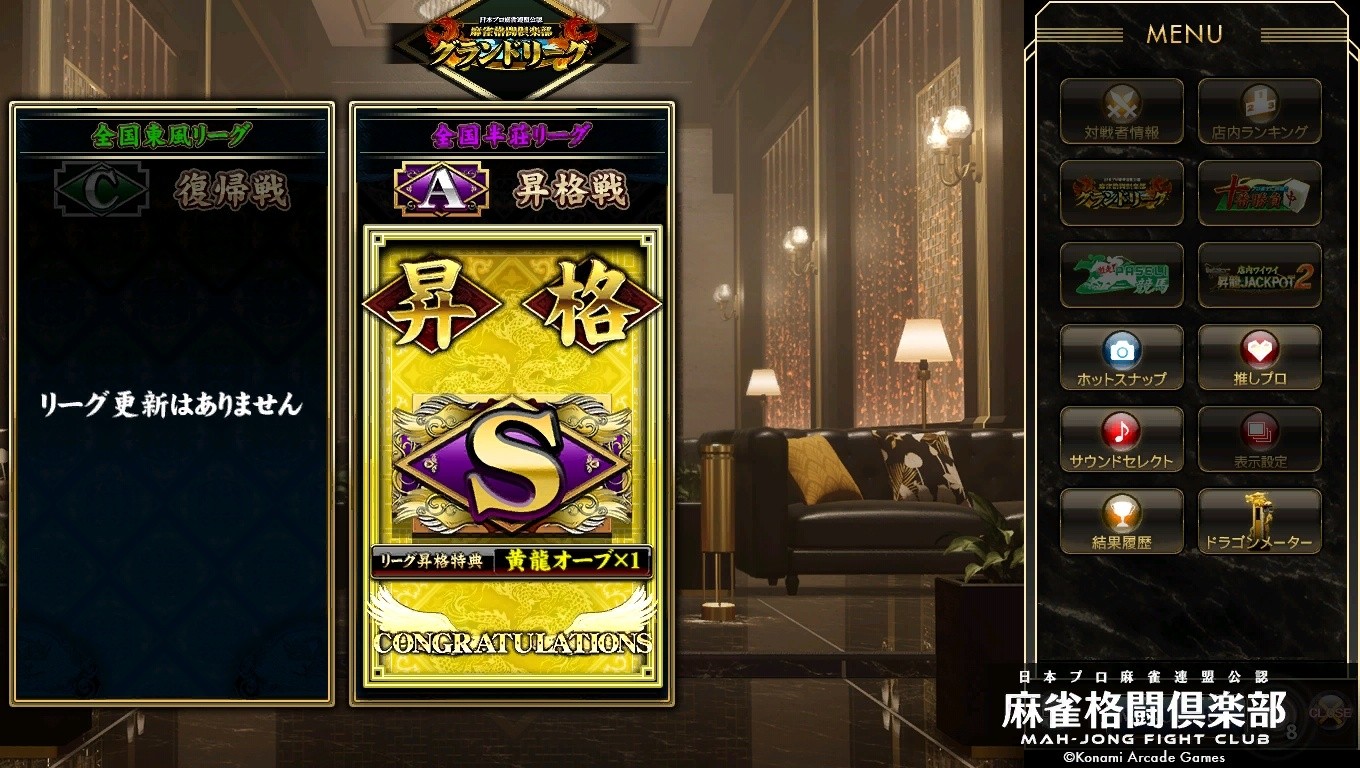Screen dimensions: 1360x768
Task: Launch 昇龍JACKPOT2 from the menu
Action: (1259, 275)
